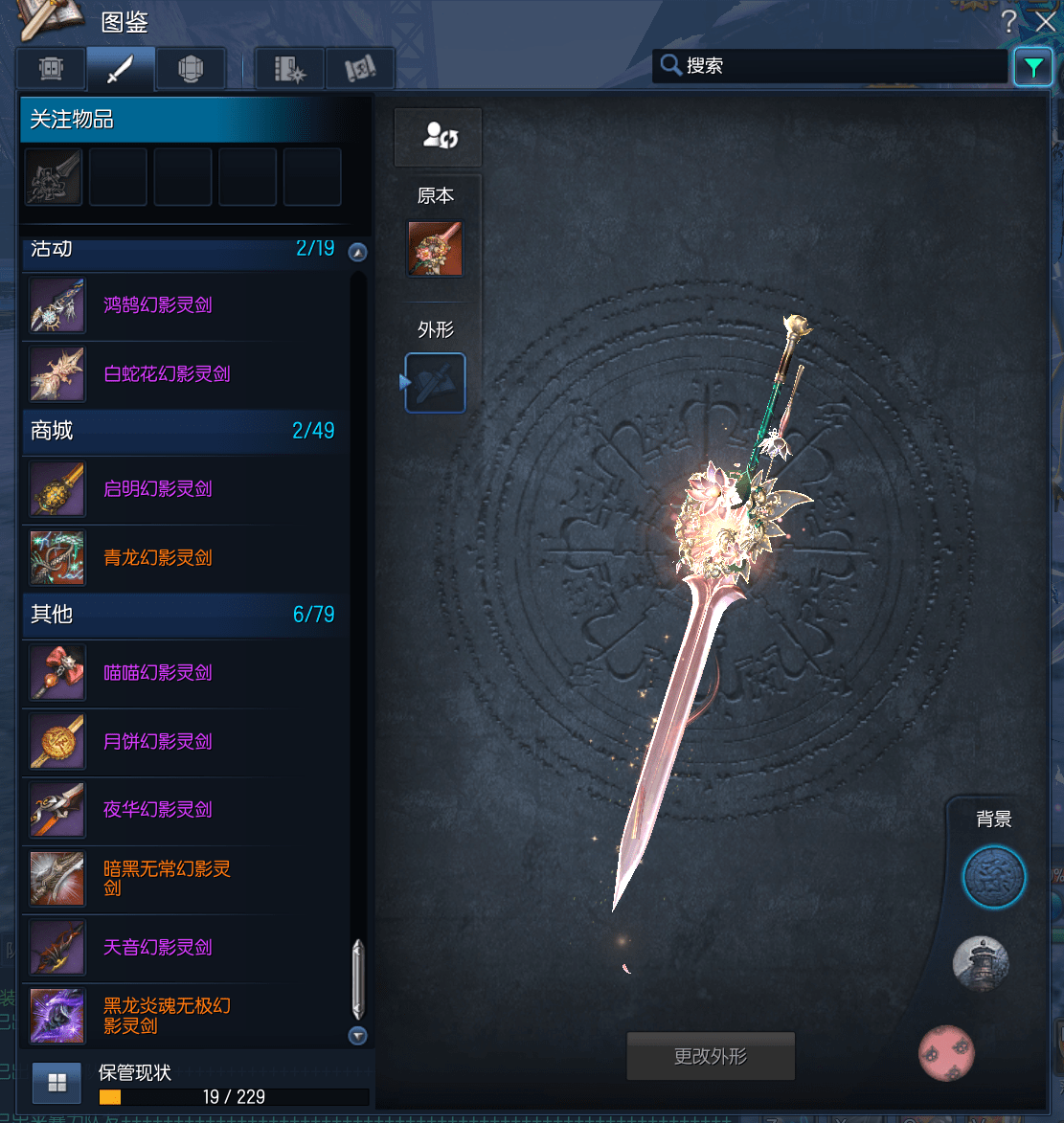The width and height of the screenshot is (1064, 1123).
Task: Choose 启明幻影灵剑 from 商城 category
Action: [x=158, y=489]
